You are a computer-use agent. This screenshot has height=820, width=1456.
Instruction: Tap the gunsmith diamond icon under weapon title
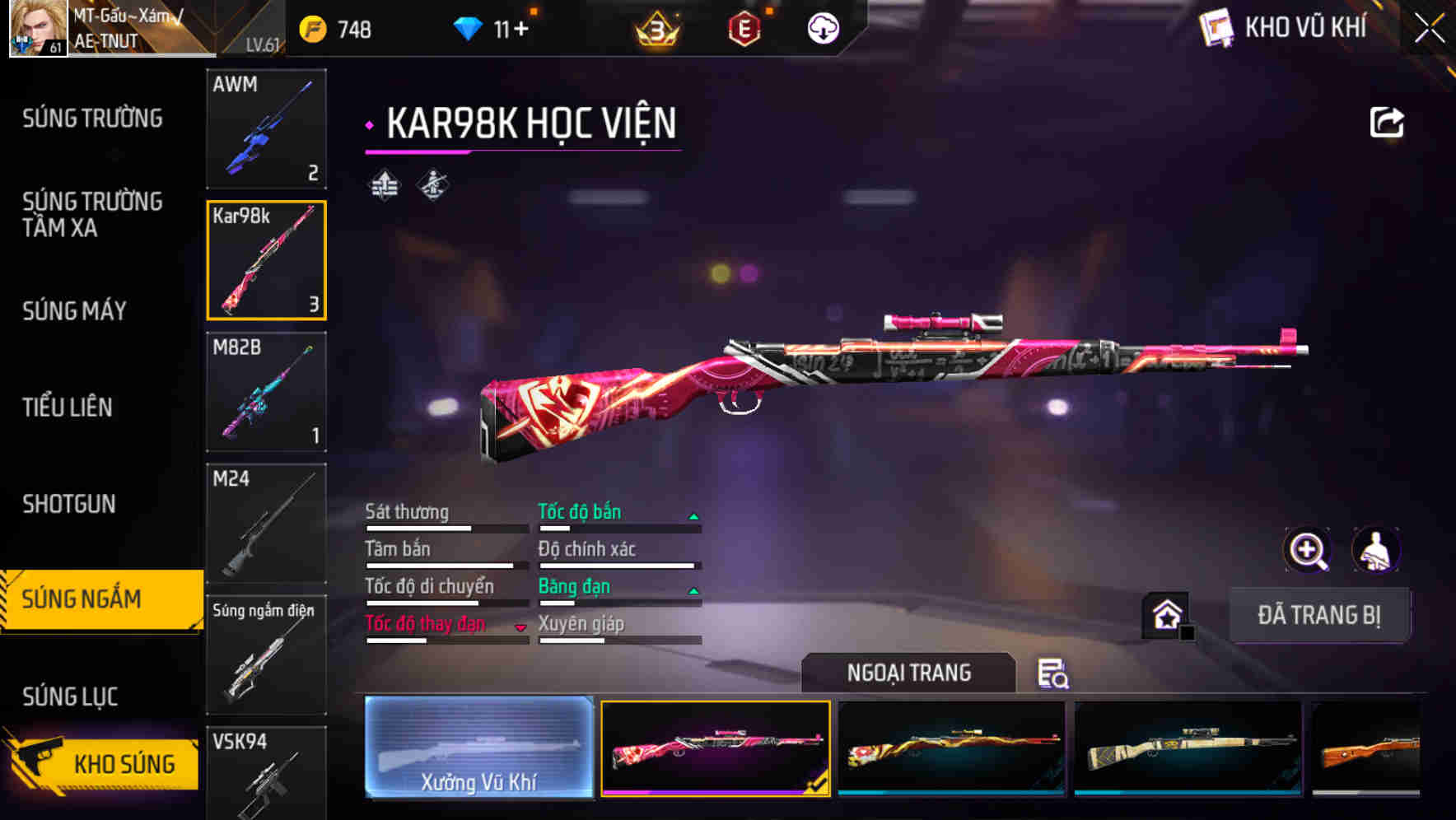point(432,185)
